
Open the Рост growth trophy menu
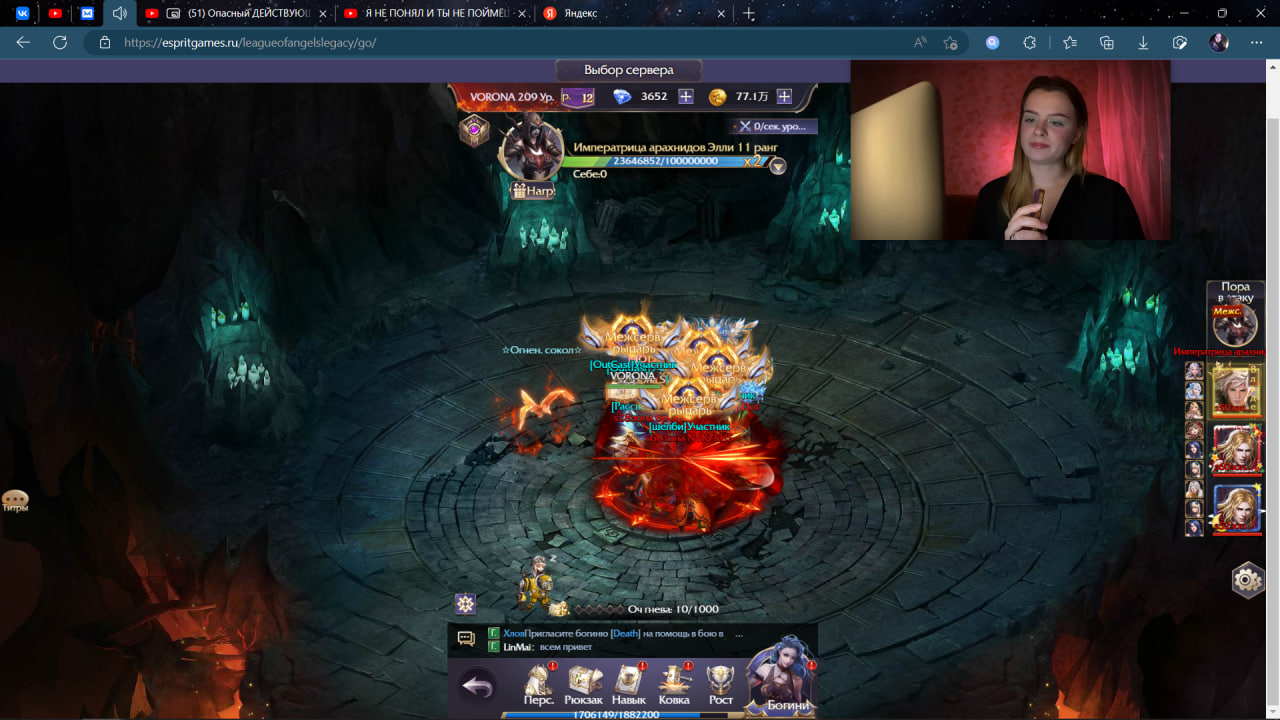tap(720, 684)
